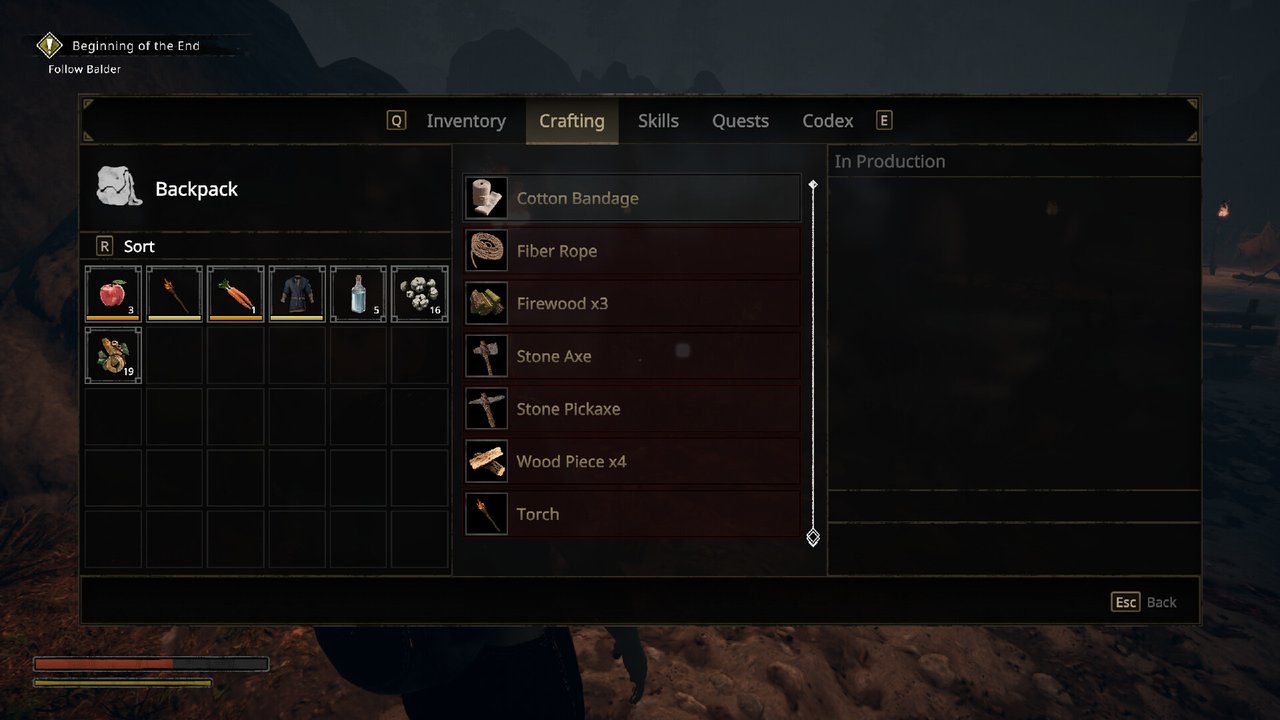
Task: Select the water bottle slot
Action: tap(358, 294)
